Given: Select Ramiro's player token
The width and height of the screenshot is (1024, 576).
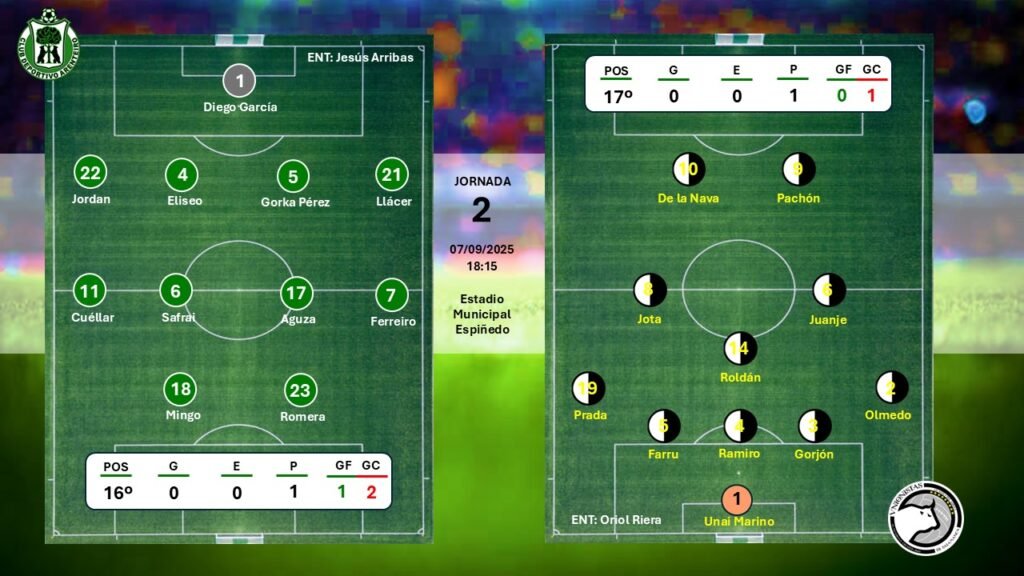Looking at the screenshot, I should coord(740,426).
